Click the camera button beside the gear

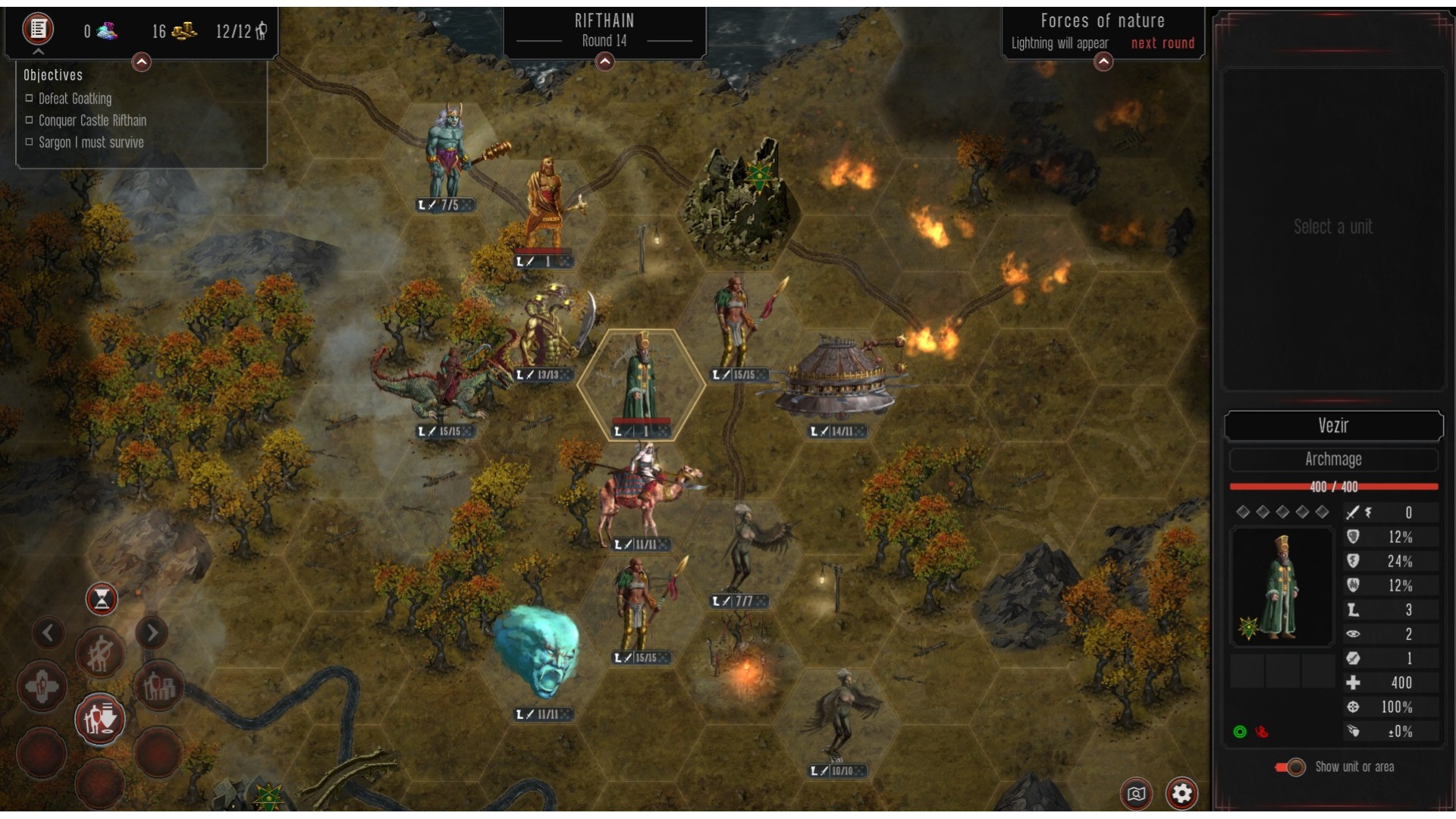click(x=1136, y=793)
